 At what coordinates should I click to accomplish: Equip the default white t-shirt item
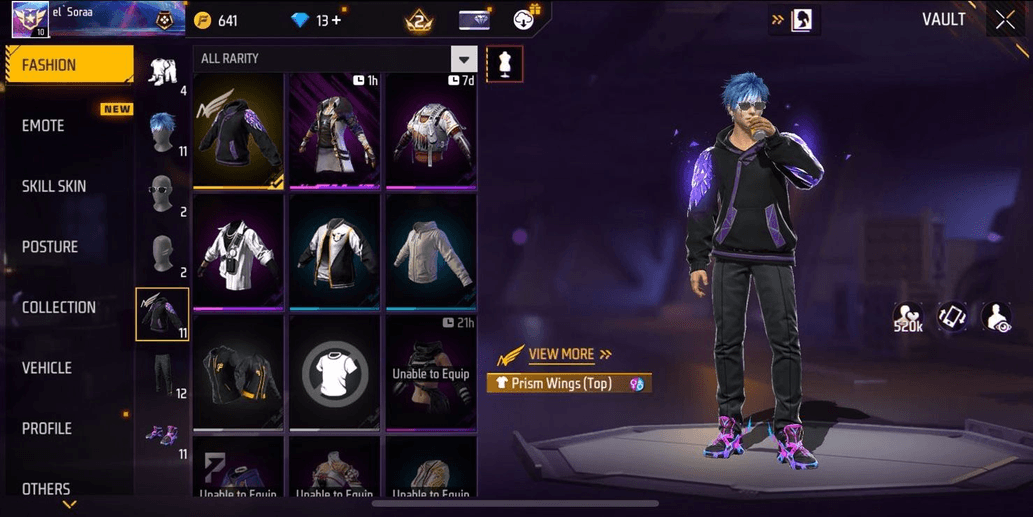click(336, 372)
